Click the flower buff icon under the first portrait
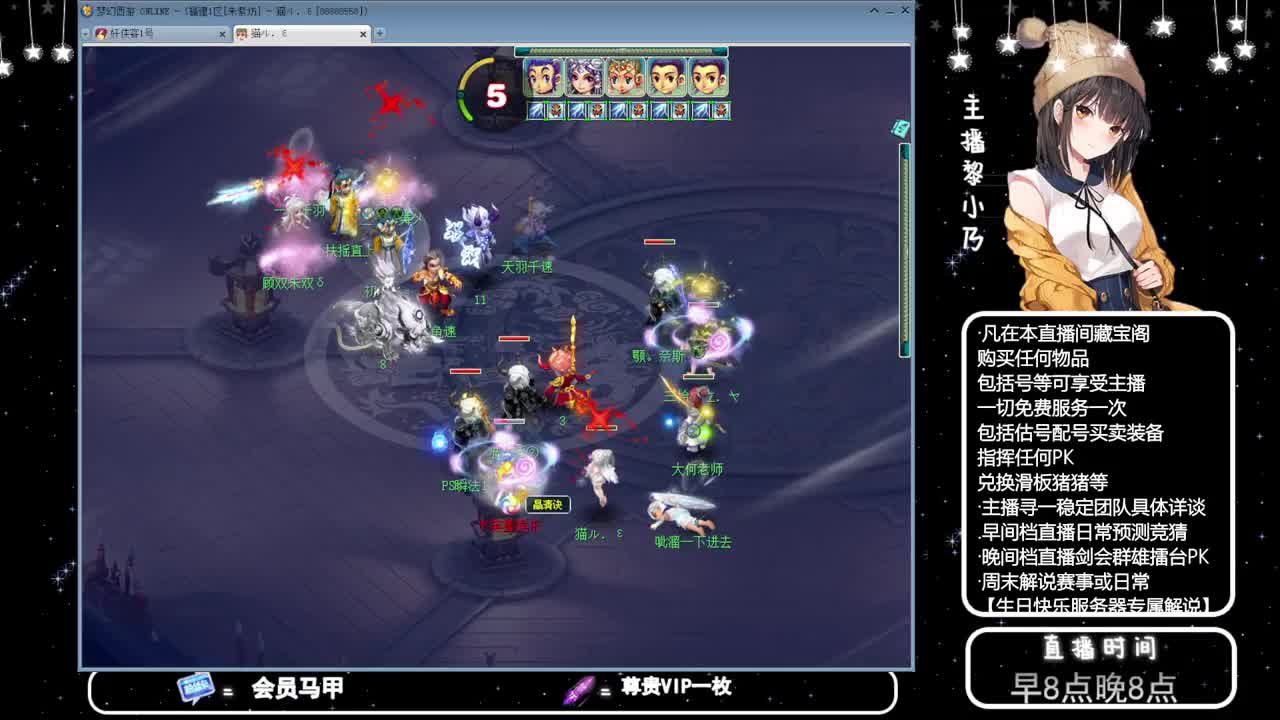 click(557, 110)
